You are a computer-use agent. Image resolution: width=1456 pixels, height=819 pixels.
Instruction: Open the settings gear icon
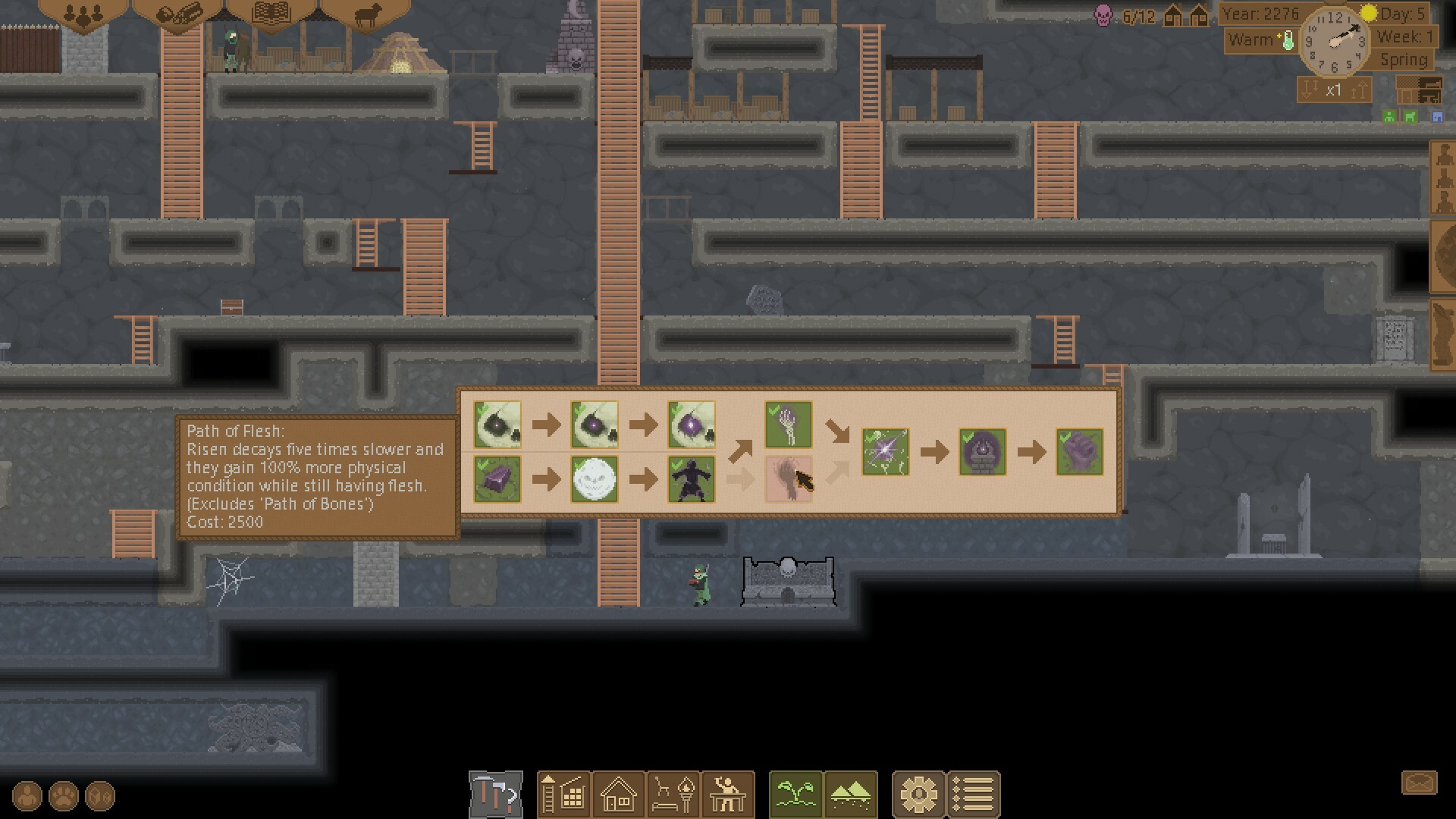[x=919, y=794]
